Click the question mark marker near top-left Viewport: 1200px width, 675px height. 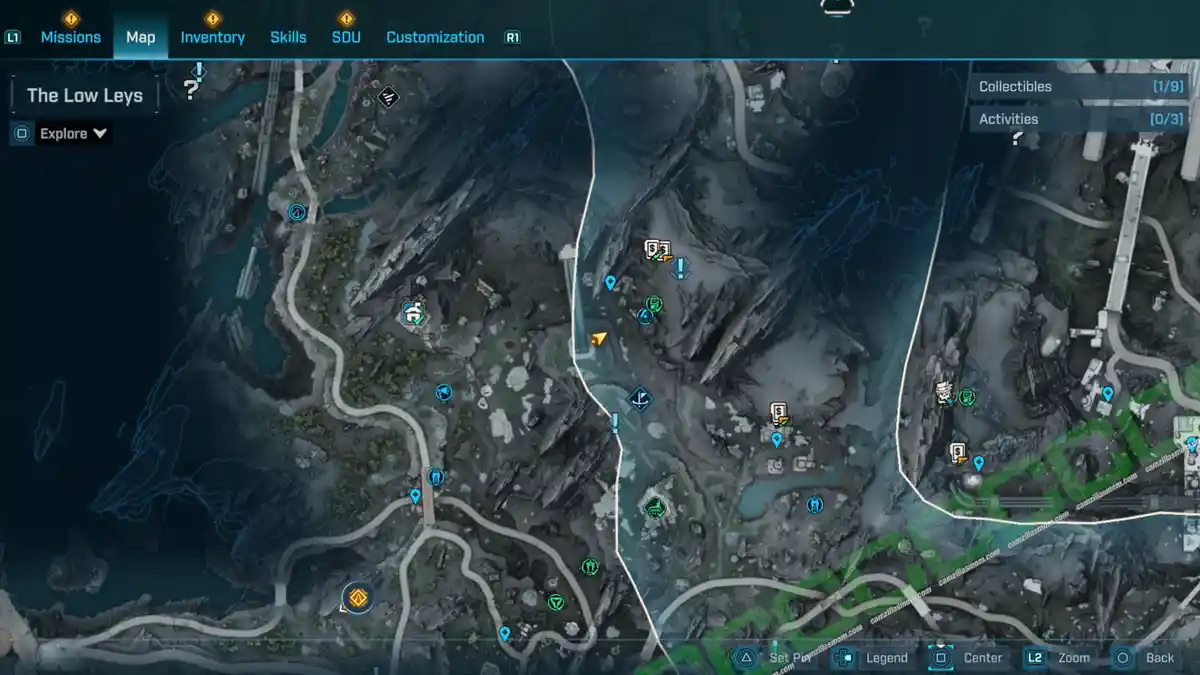(191, 90)
